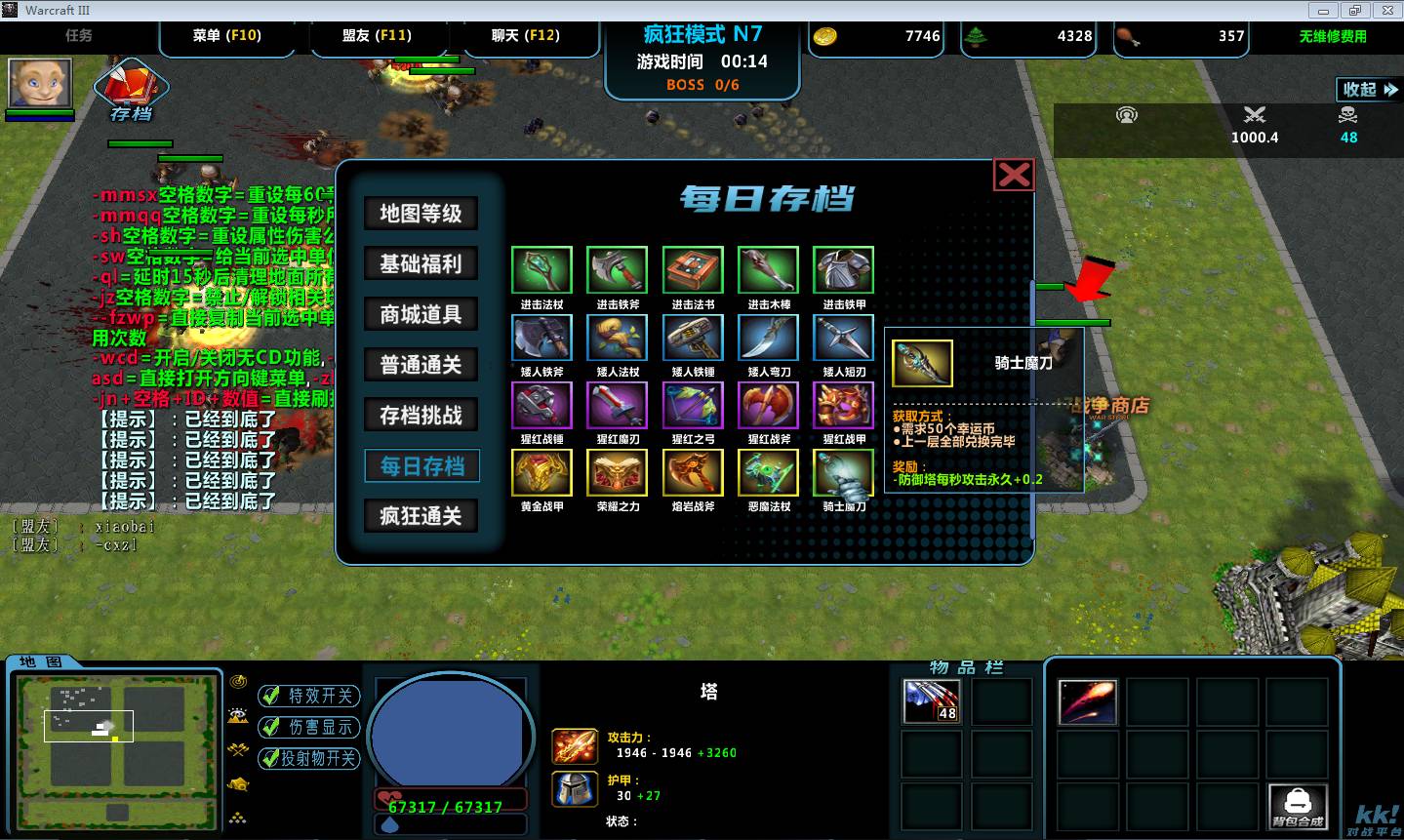Toggle the 特效开关 checkbox
Viewport: 1404px width, 840px height.
pyautogui.click(x=270, y=696)
